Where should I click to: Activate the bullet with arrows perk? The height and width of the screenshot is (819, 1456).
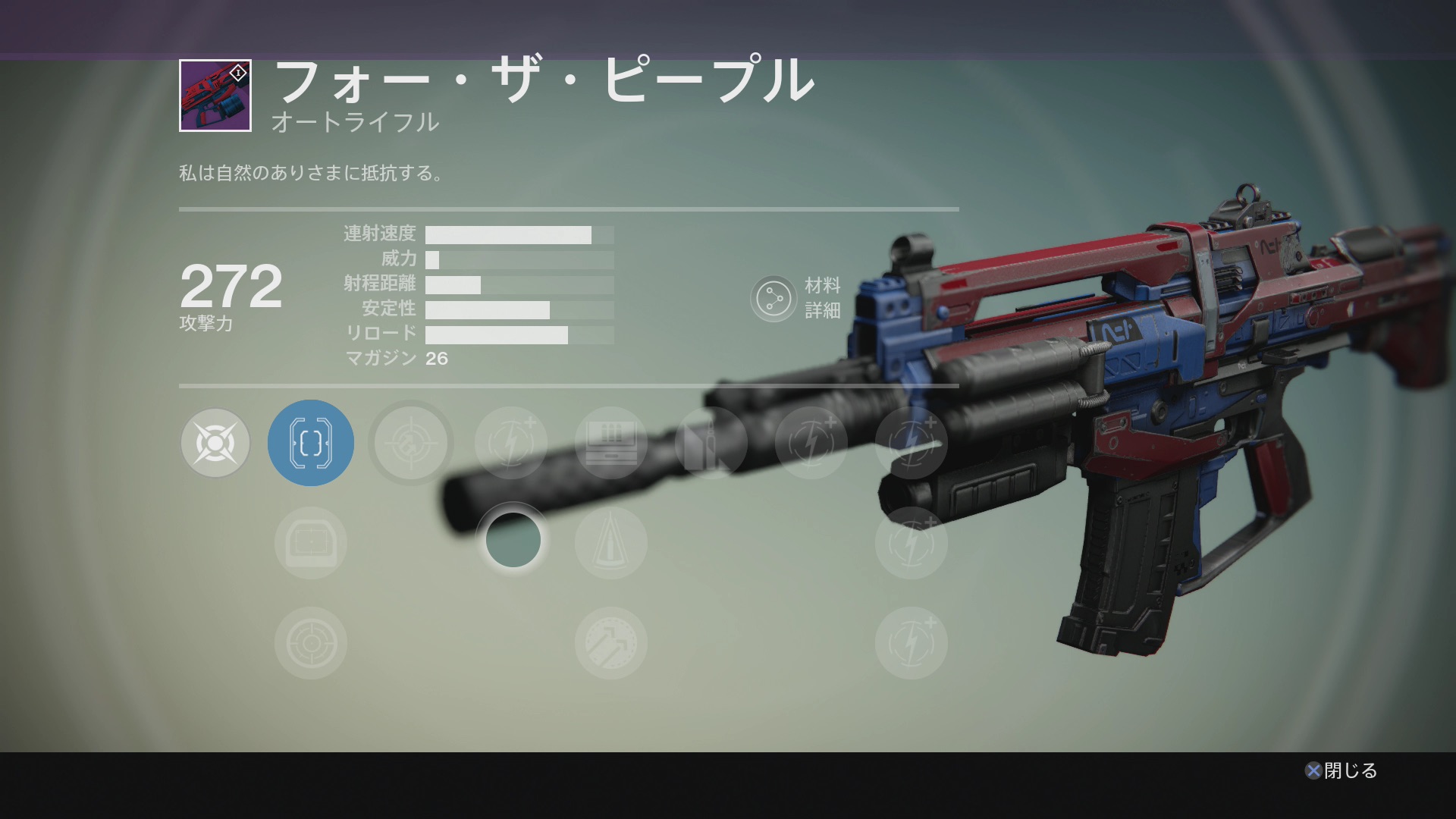(x=611, y=643)
